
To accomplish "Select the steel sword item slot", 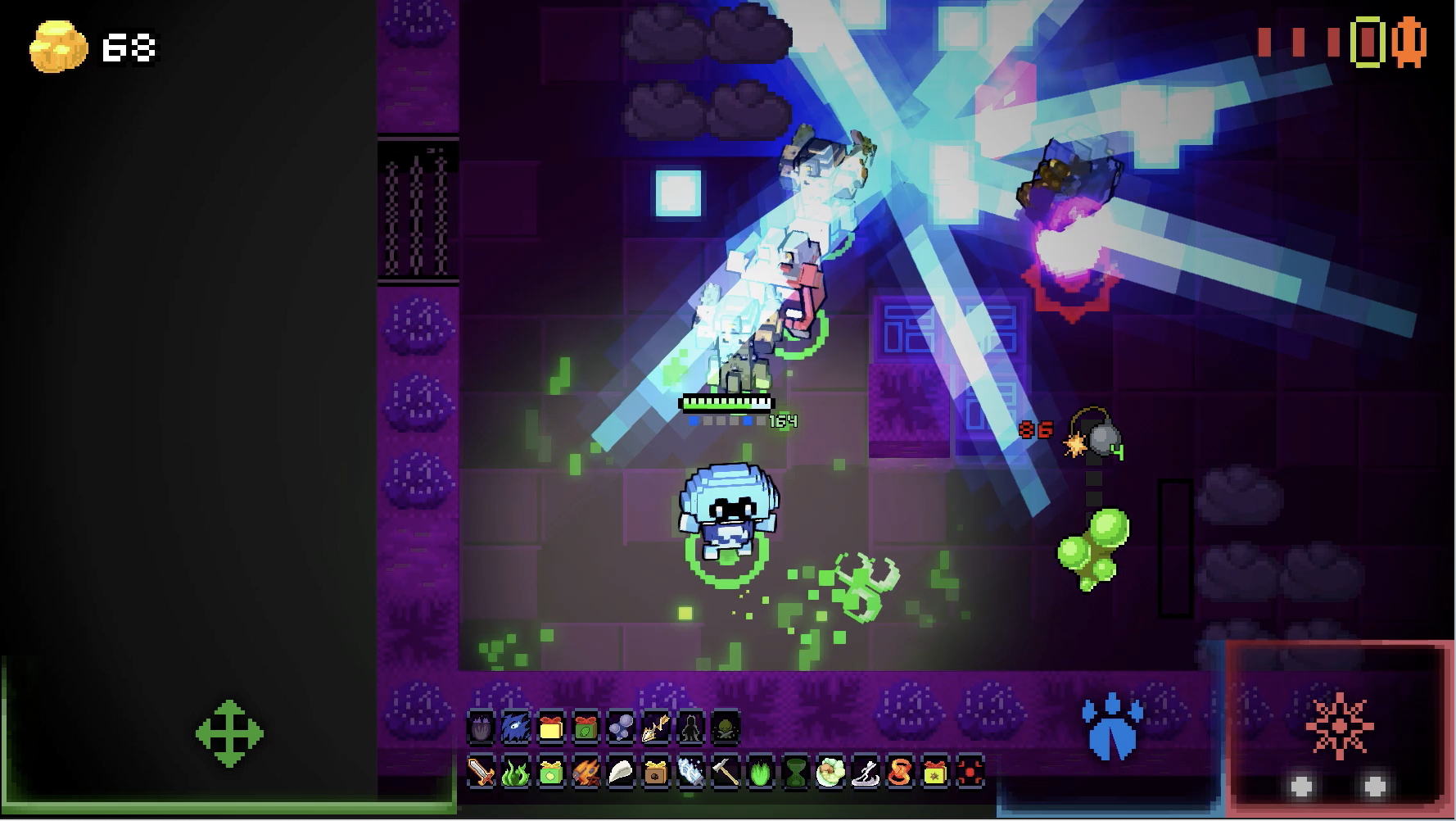I will coord(481,772).
